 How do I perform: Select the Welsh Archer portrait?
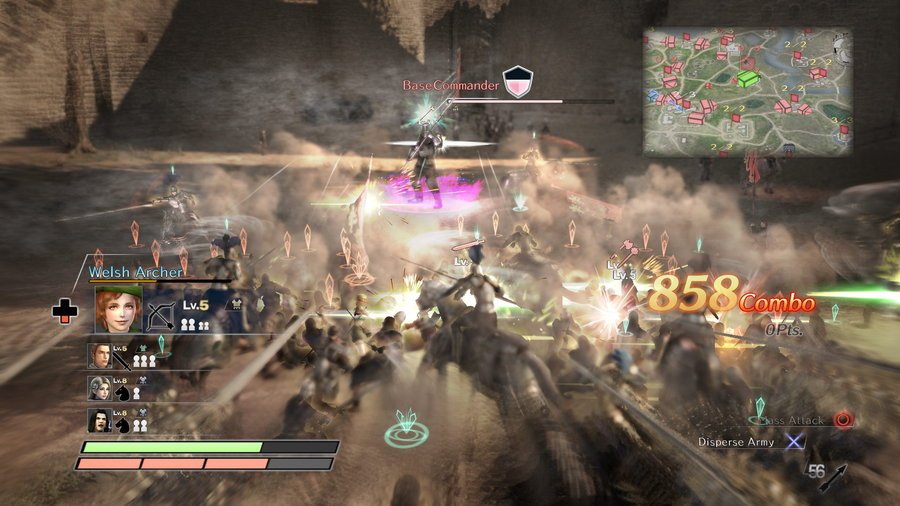(118, 310)
